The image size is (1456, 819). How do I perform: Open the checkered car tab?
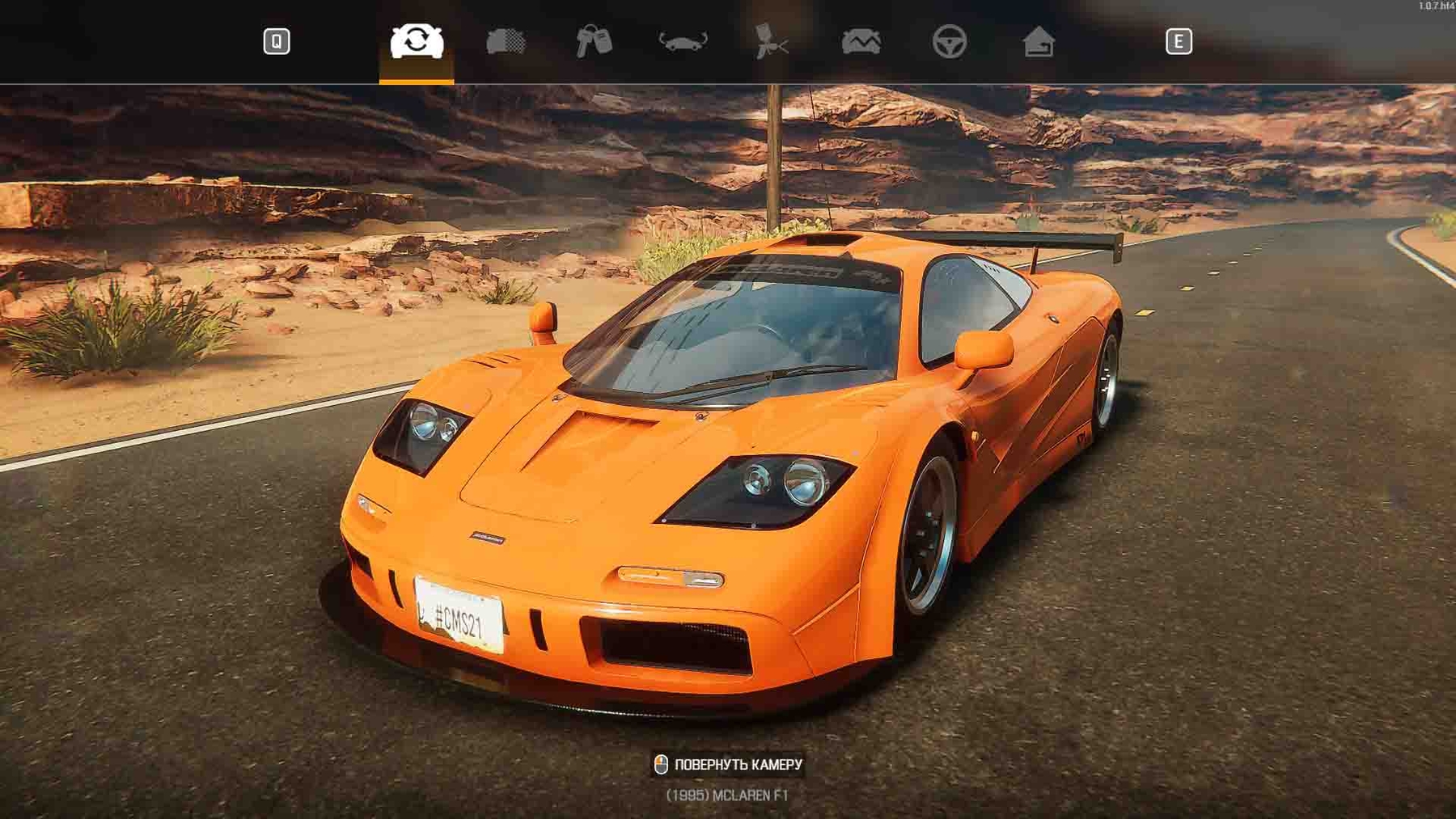tap(506, 41)
